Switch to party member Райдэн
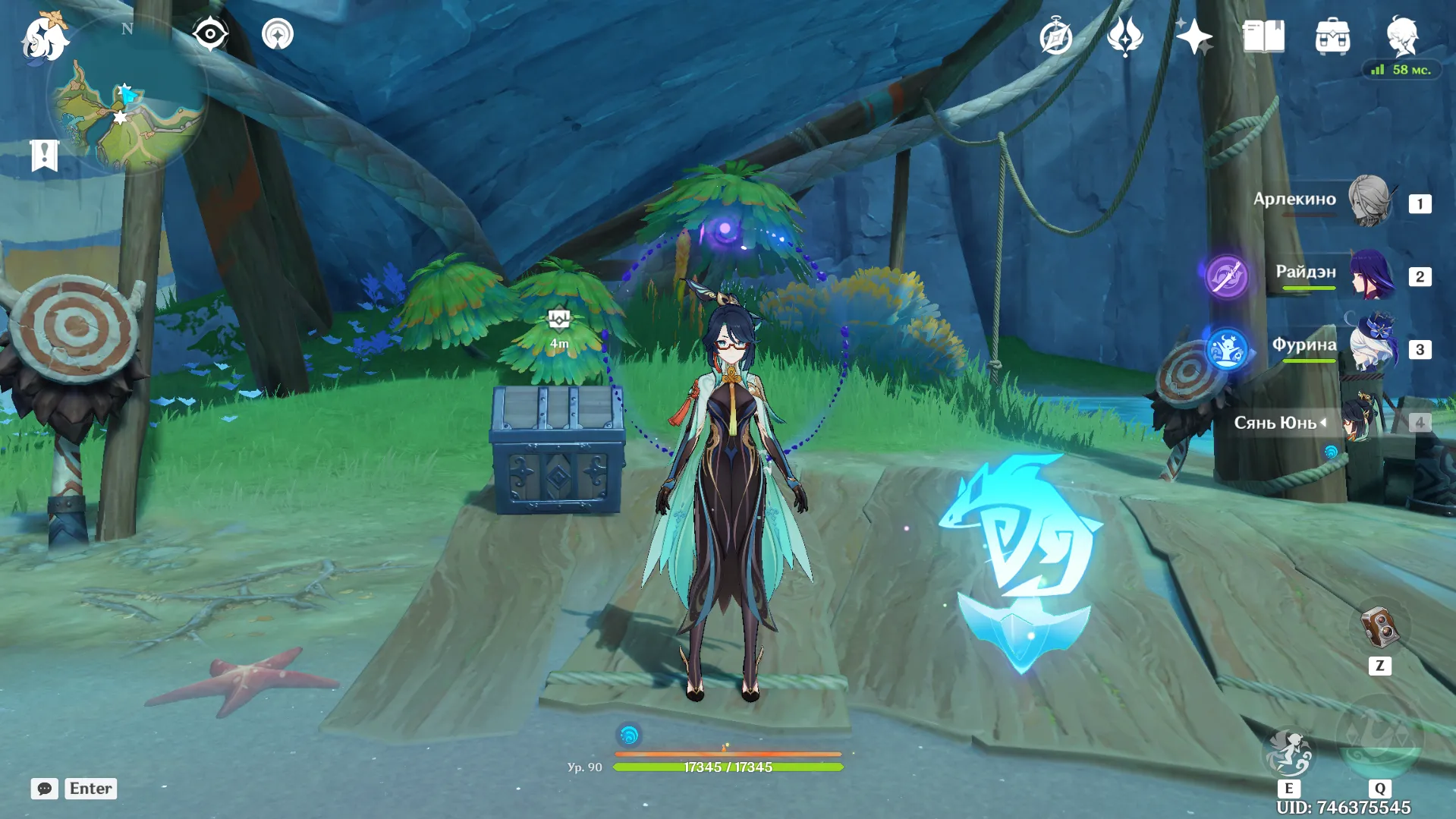Screen dimensions: 1456x819 pyautogui.click(x=1372, y=275)
